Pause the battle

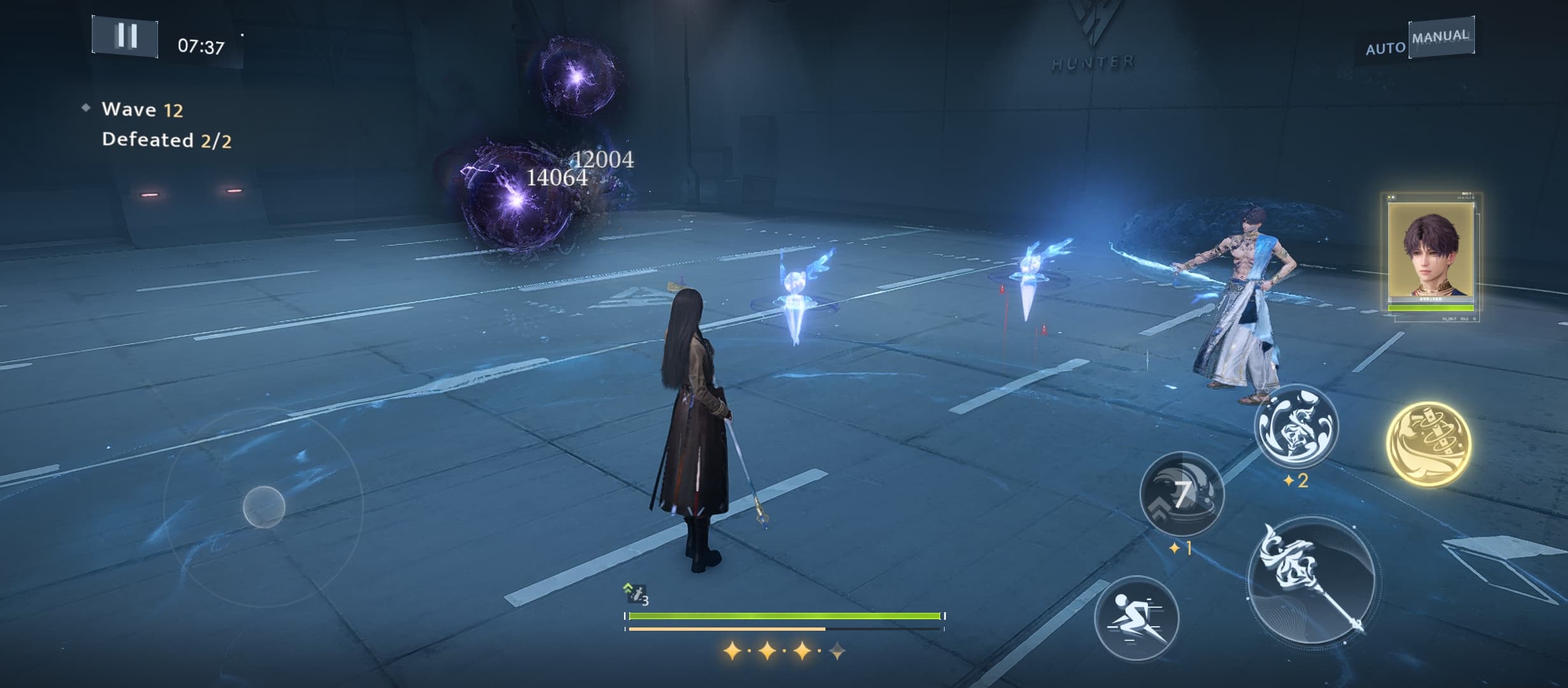(x=126, y=36)
